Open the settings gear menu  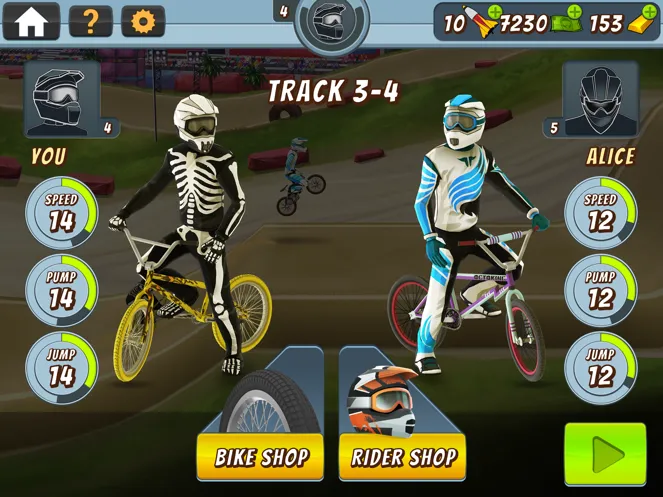click(143, 21)
